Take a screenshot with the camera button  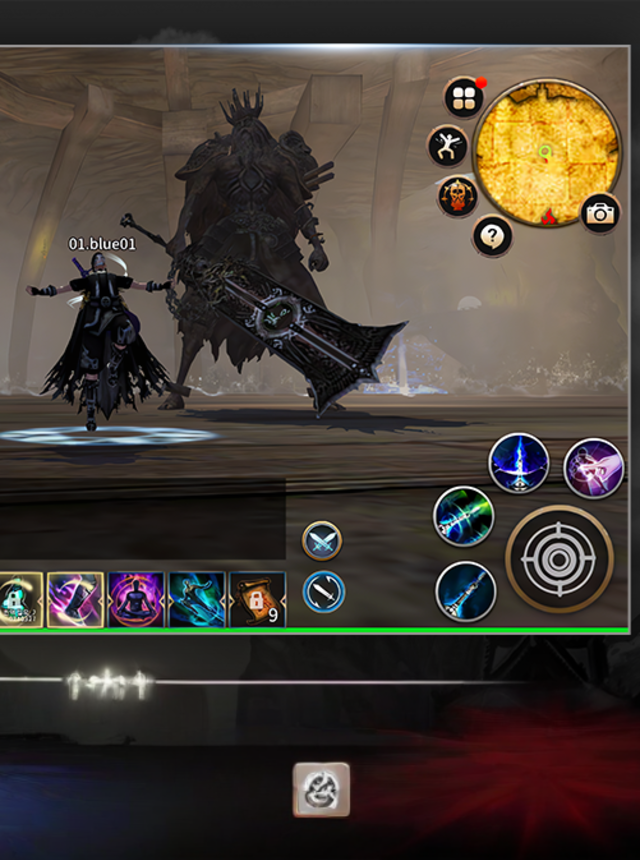[x=600, y=213]
